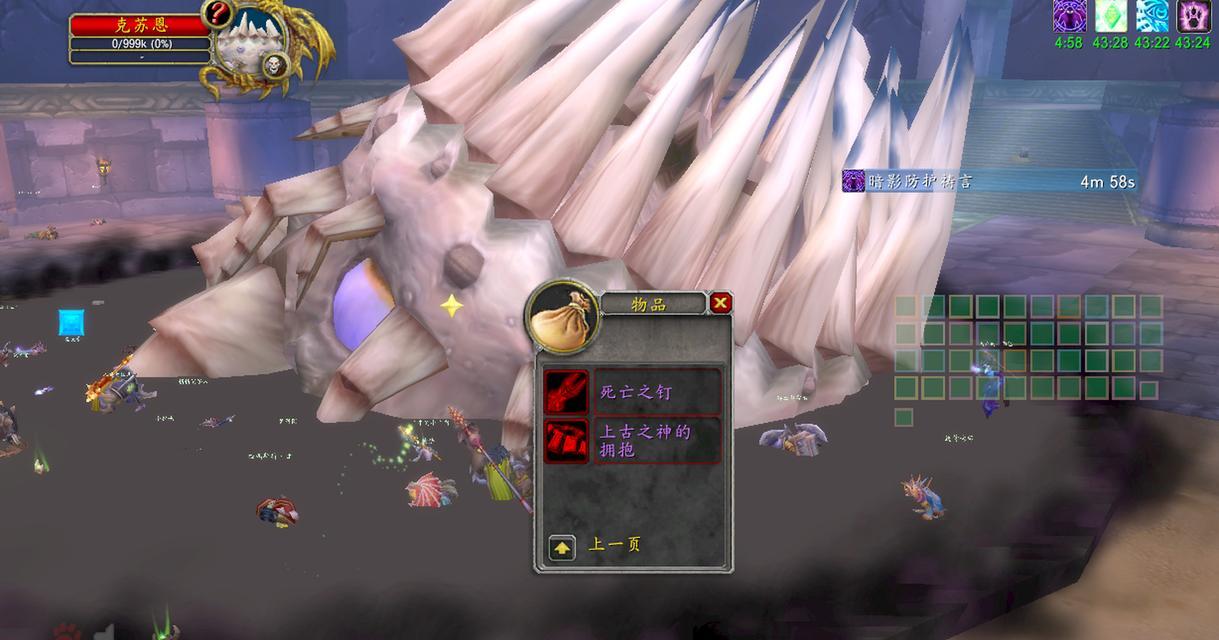
Task: Click the 暗影防护祷言 buff timer bar
Action: click(x=990, y=181)
